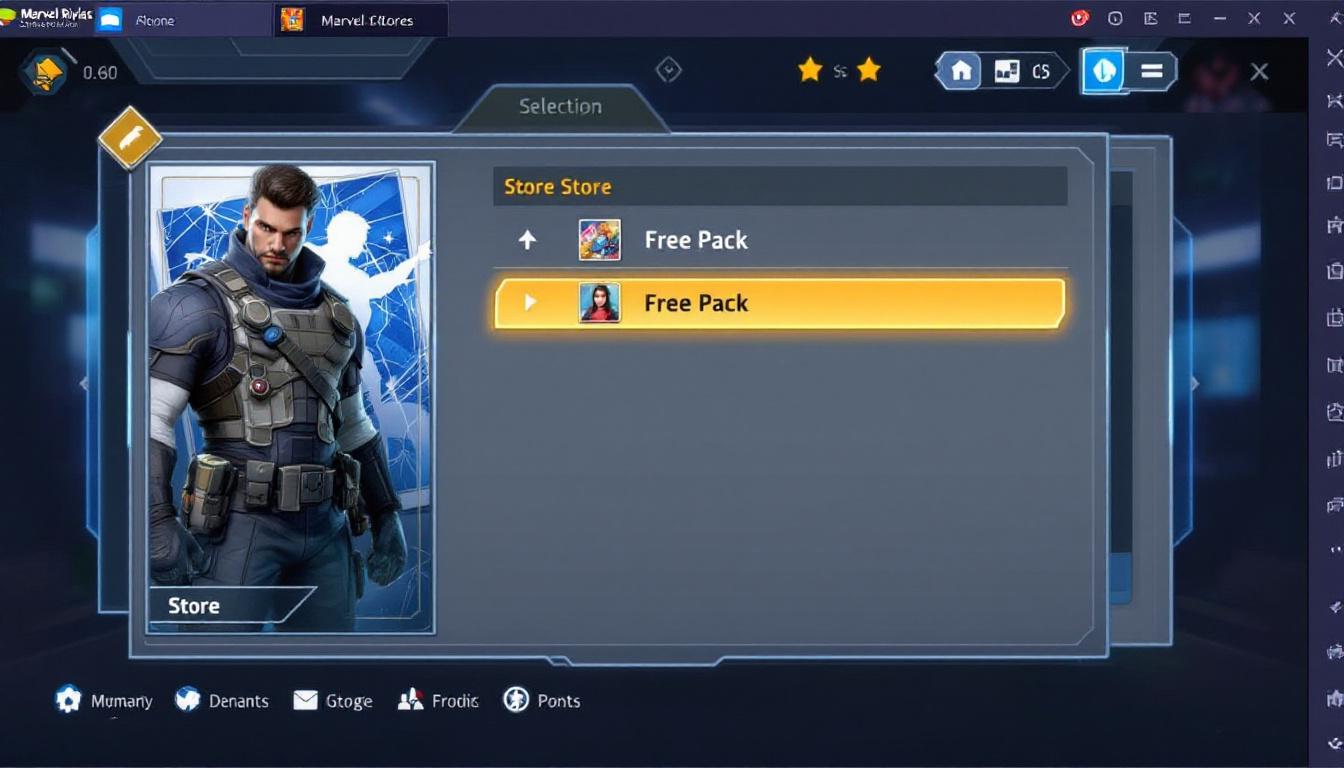The height and width of the screenshot is (768, 1344).
Task: Open the Ponts icon in bottom bar
Action: pos(516,700)
